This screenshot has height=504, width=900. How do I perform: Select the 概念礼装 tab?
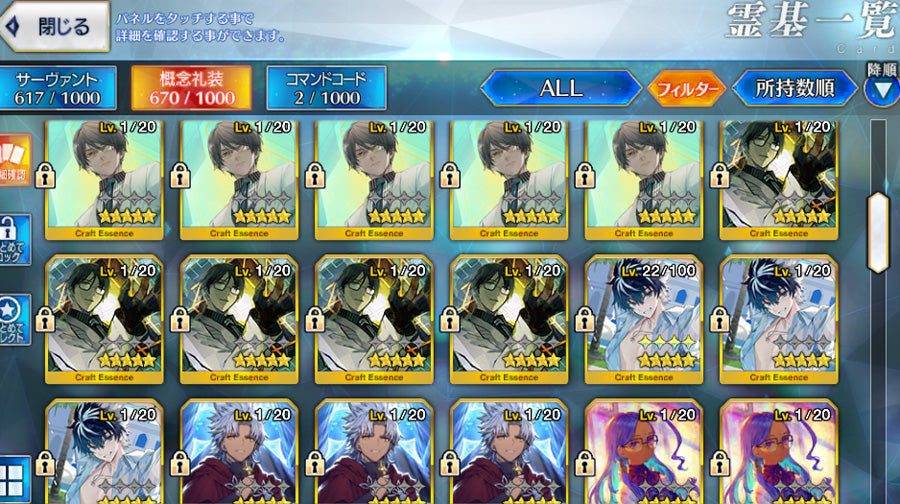[191, 88]
